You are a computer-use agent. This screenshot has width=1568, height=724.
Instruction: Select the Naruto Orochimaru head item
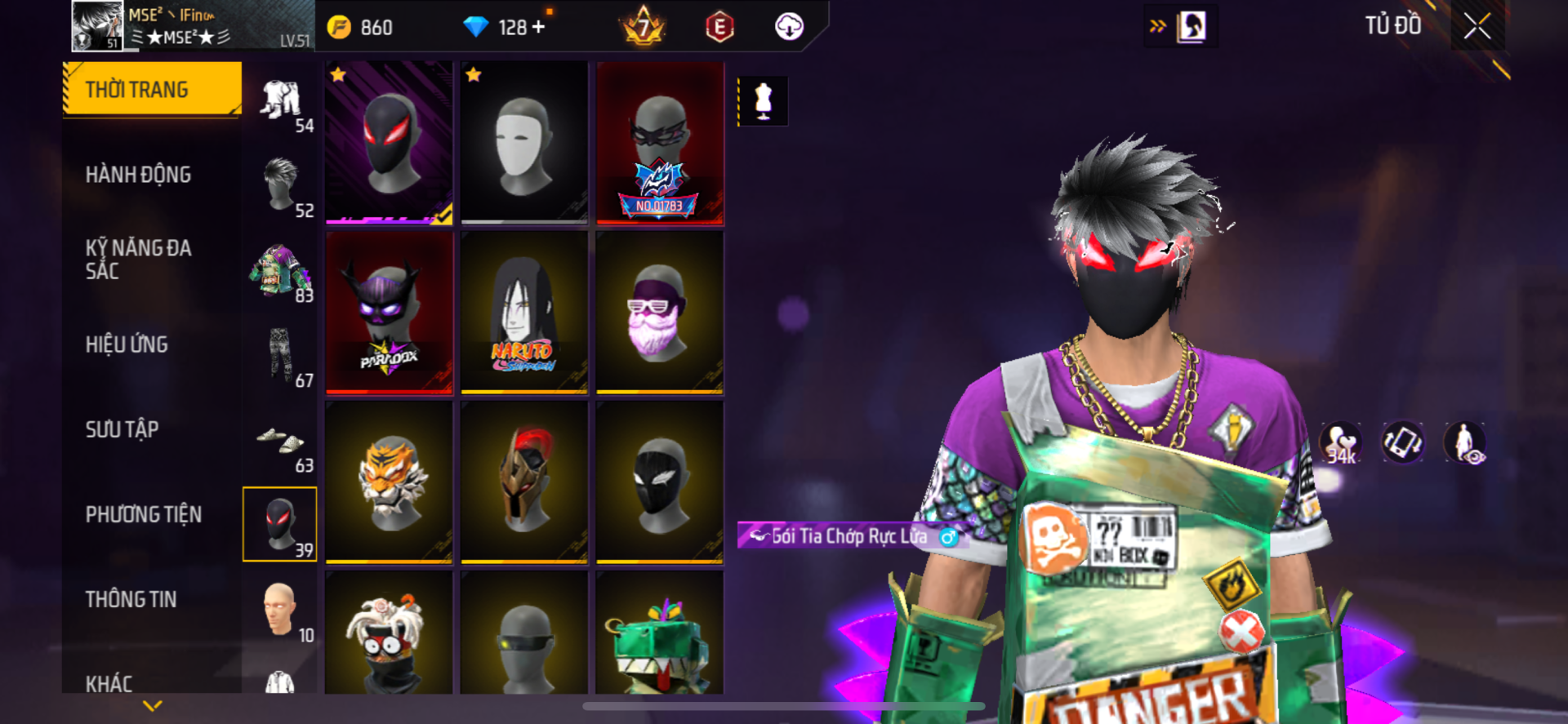coord(524,313)
